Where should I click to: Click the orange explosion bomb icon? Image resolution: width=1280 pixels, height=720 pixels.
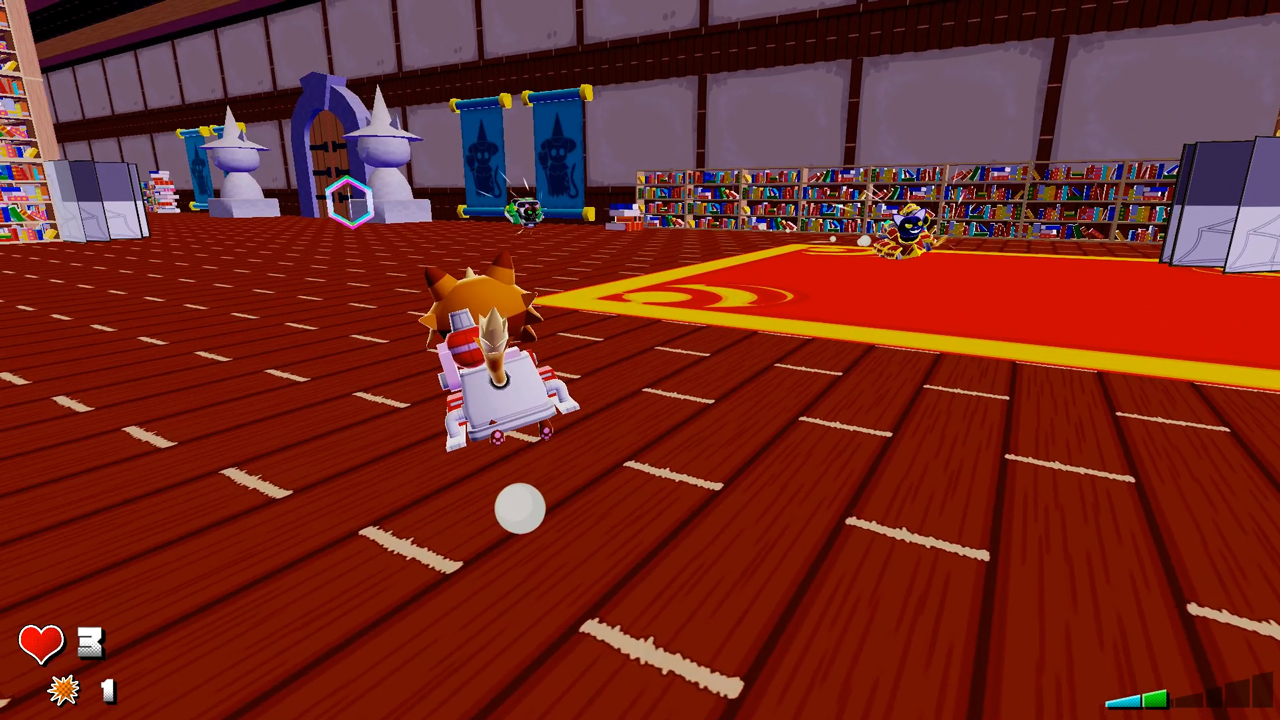click(x=62, y=691)
